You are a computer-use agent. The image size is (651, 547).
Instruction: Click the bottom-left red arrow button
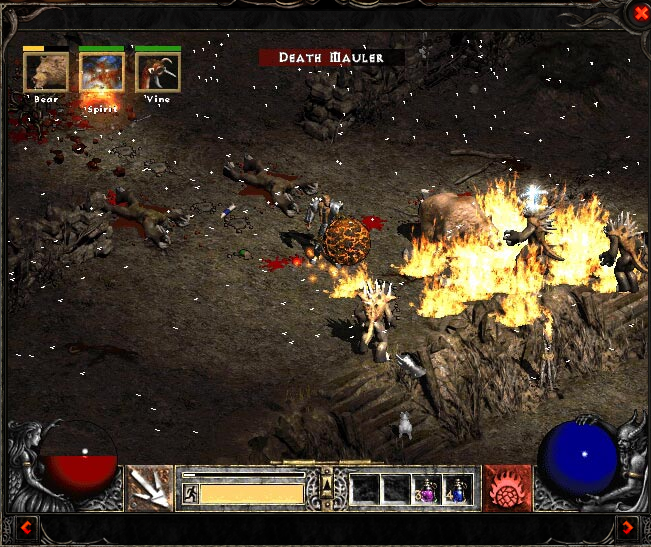(x=25, y=527)
